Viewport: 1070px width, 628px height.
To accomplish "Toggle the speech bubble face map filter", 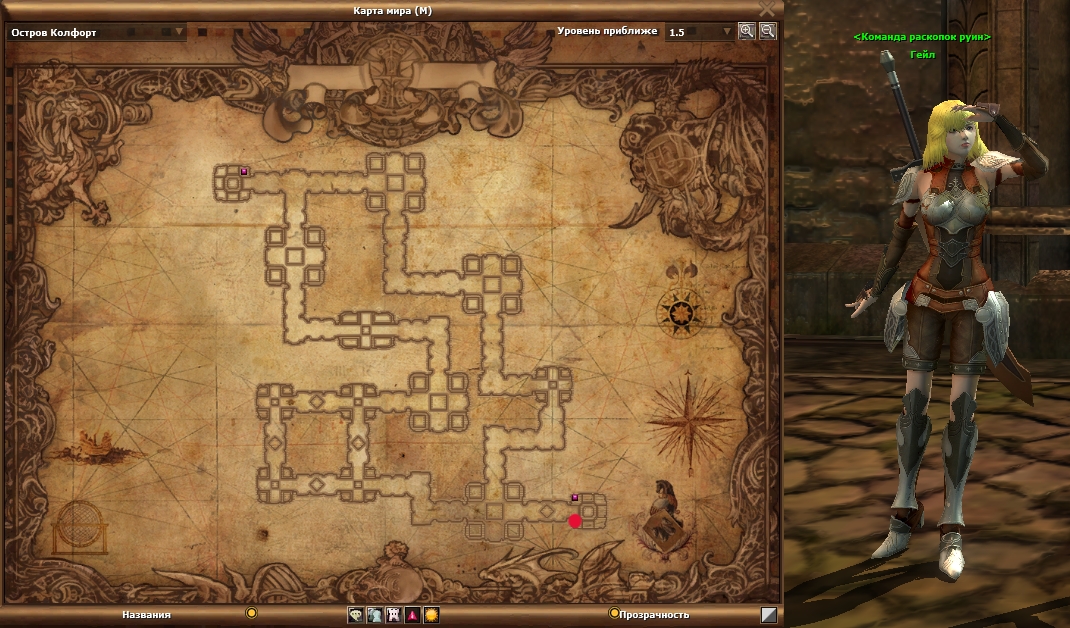I will tap(355, 615).
